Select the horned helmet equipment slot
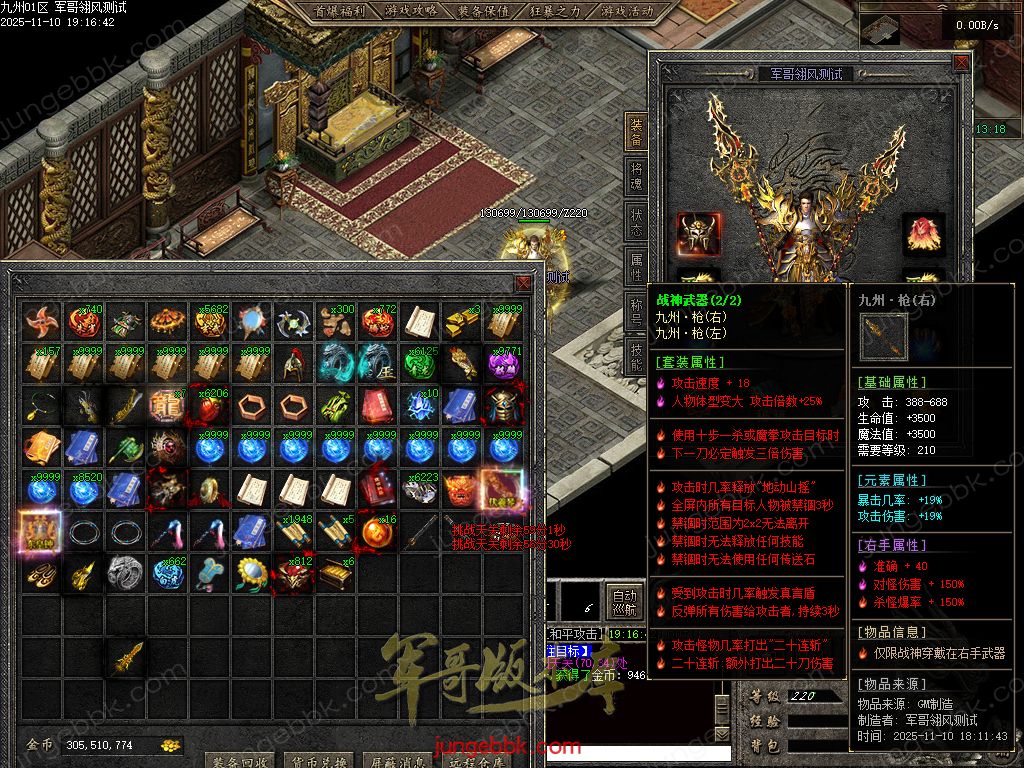This screenshot has height=768, width=1024. (x=697, y=234)
